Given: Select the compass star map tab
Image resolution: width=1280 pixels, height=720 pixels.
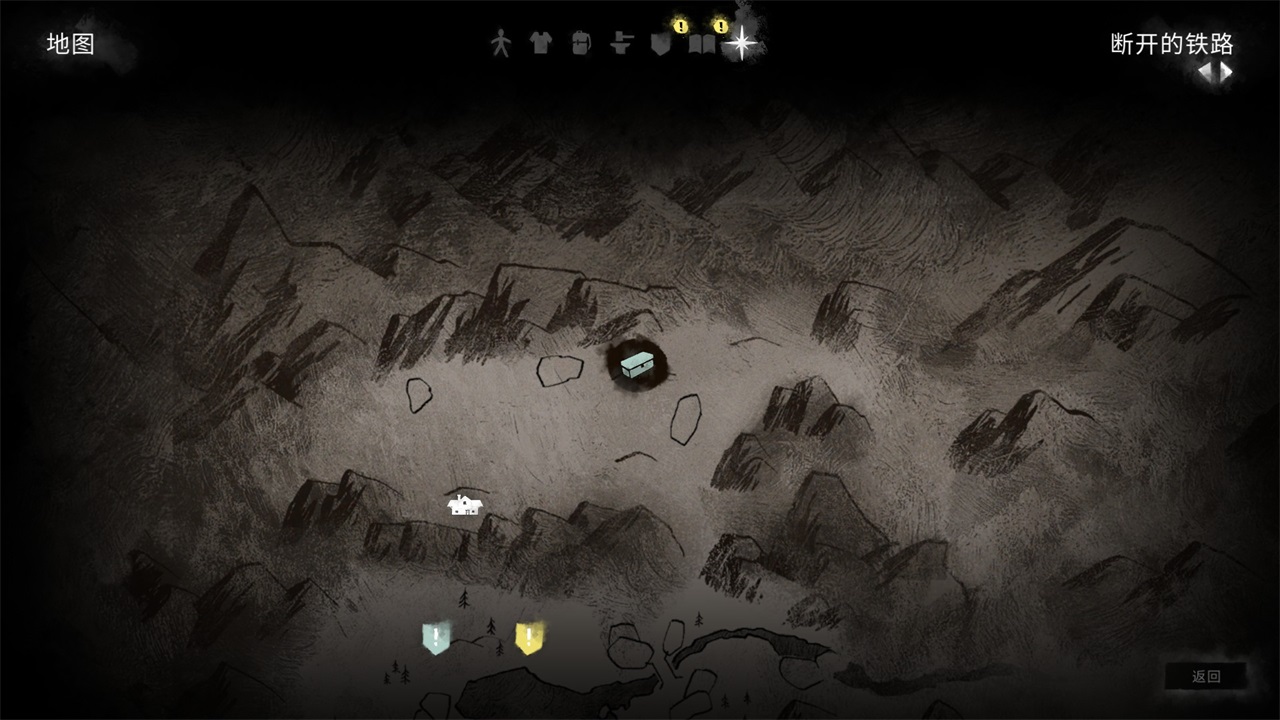Looking at the screenshot, I should click(741, 43).
